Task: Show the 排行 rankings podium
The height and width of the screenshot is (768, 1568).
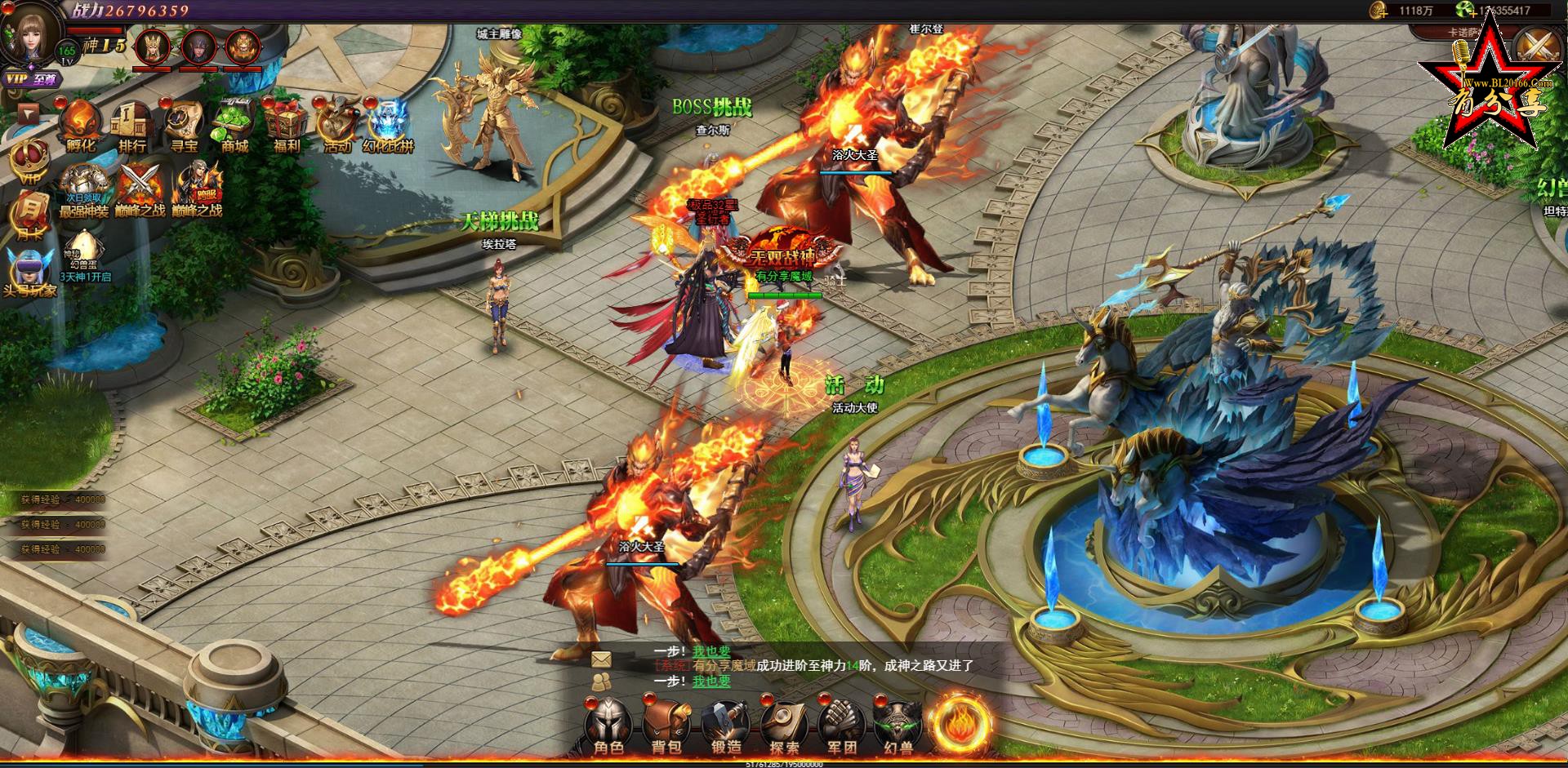Action: [131, 125]
